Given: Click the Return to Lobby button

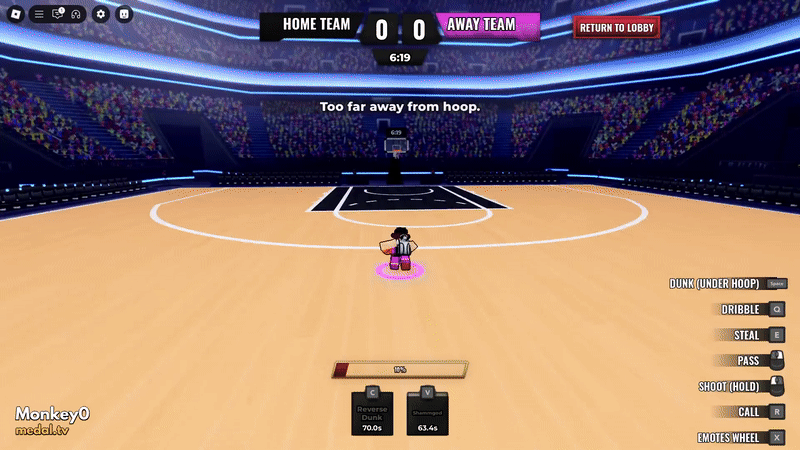Looking at the screenshot, I should tap(617, 27).
